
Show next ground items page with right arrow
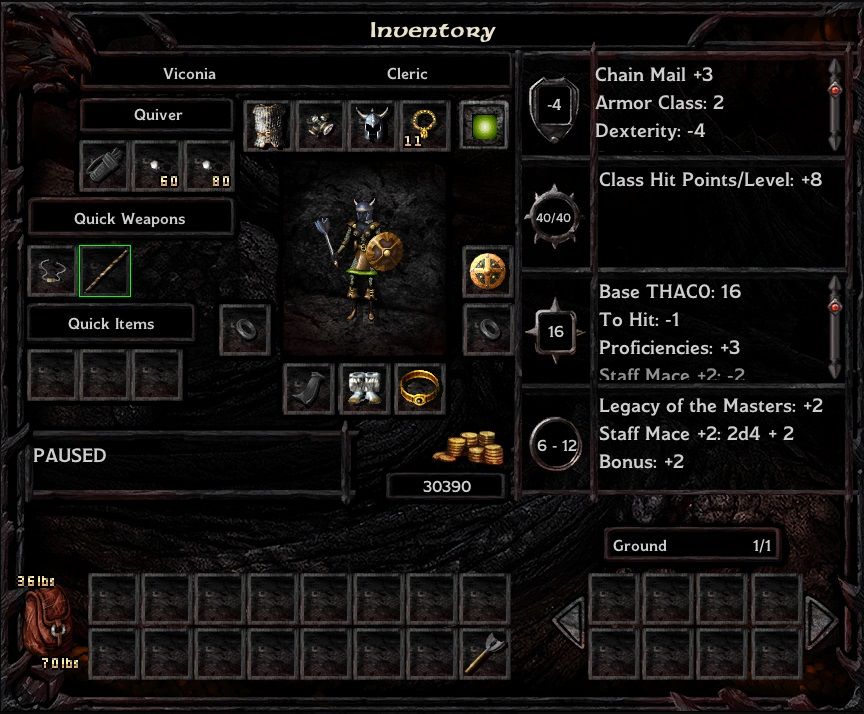click(x=822, y=624)
